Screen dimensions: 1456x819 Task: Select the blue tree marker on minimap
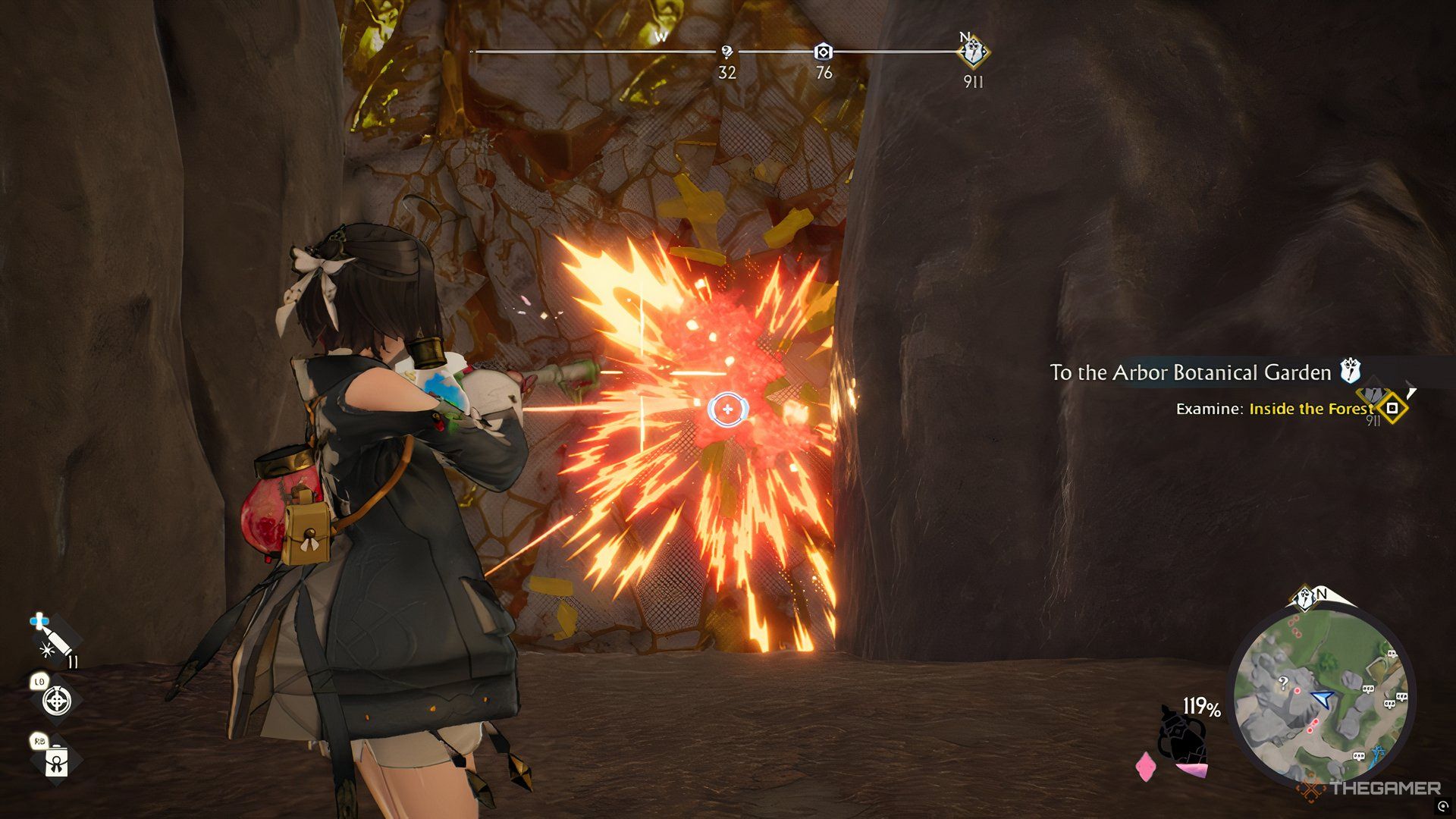point(1379,752)
